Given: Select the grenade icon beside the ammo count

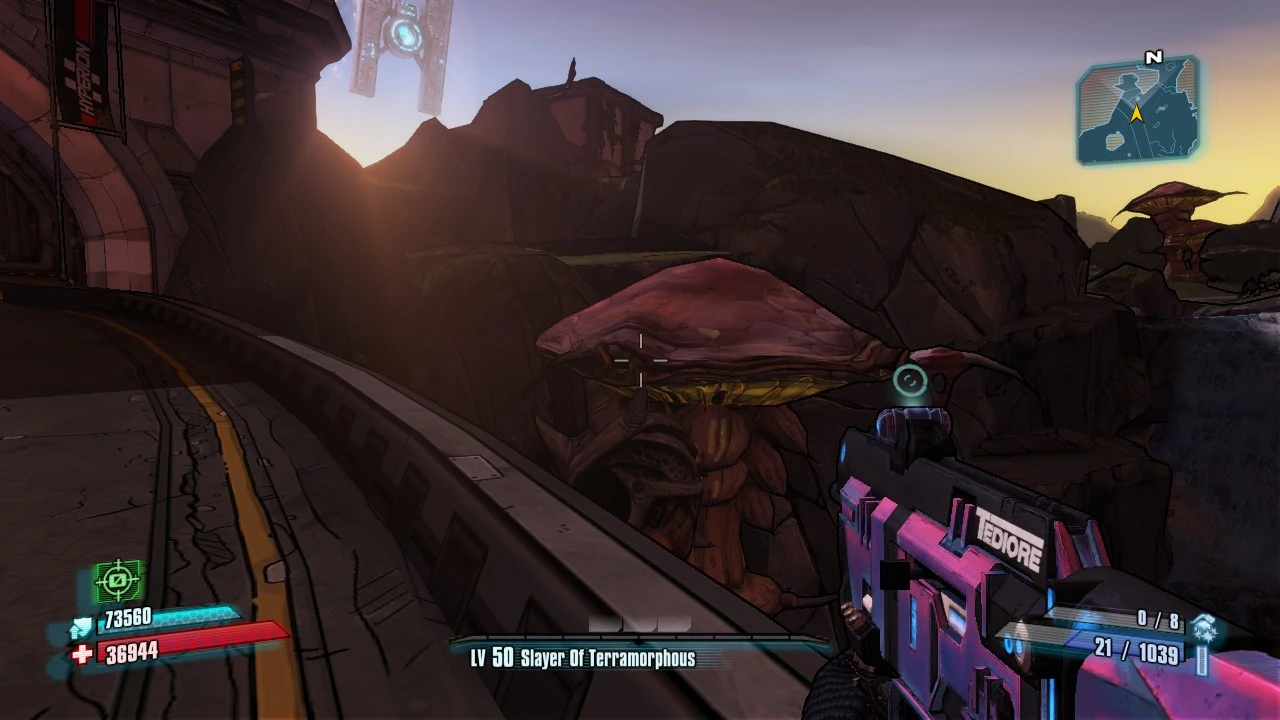Looking at the screenshot, I should [1203, 629].
